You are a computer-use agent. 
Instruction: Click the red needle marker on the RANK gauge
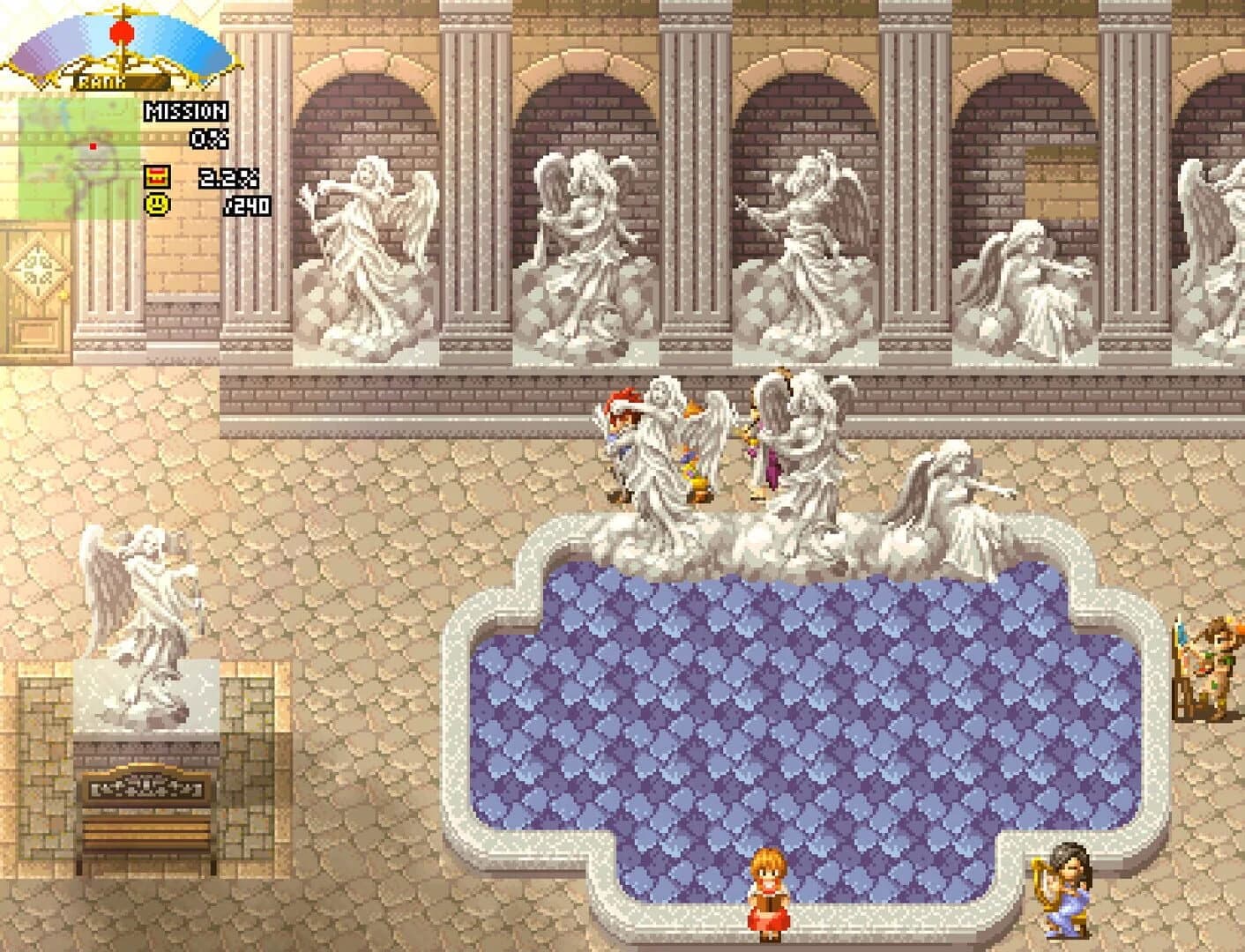(x=122, y=33)
